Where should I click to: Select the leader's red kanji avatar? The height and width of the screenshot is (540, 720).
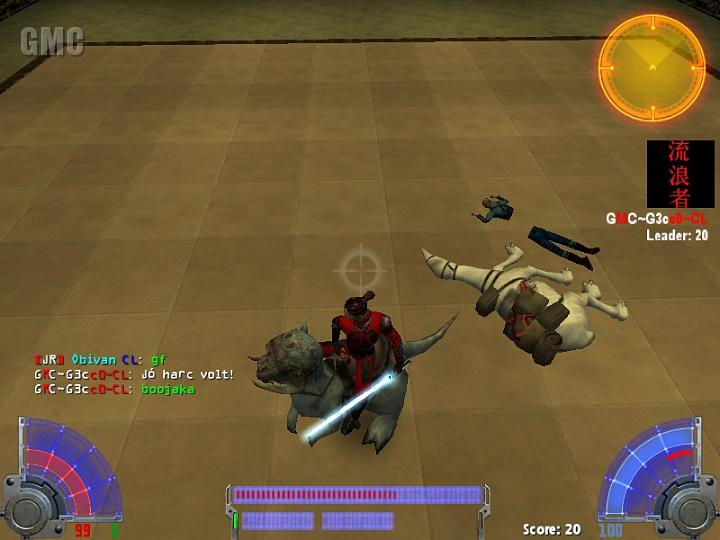pos(680,173)
